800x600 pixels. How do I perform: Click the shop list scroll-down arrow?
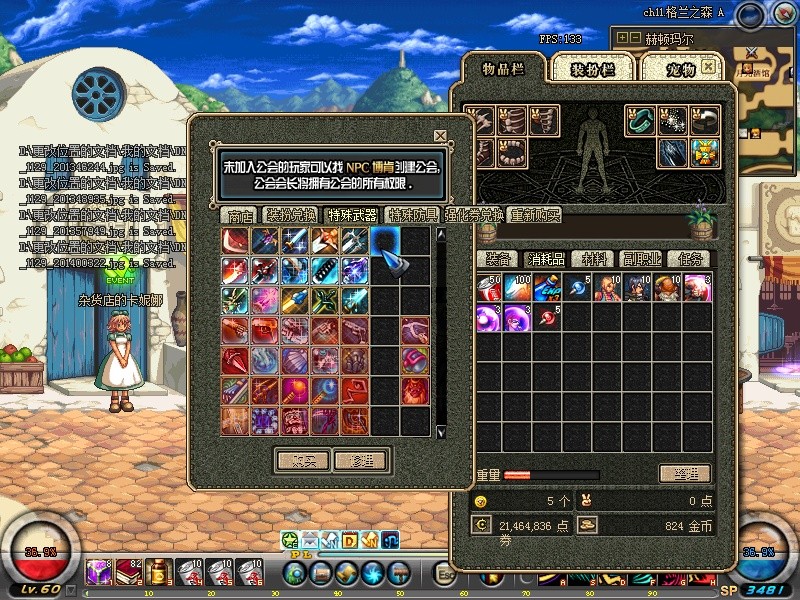pyautogui.click(x=442, y=431)
